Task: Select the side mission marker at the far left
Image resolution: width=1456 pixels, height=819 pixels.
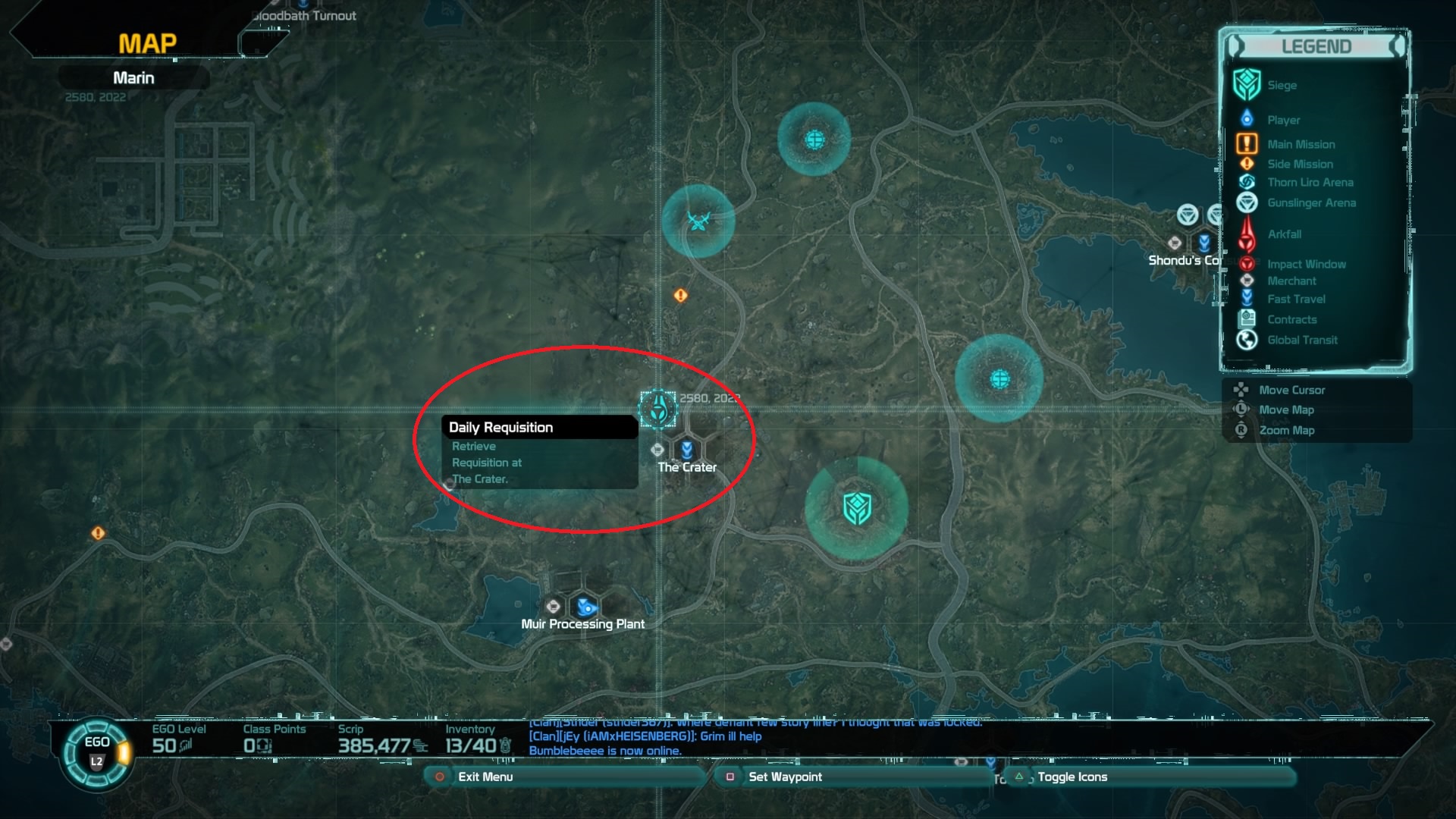Action: [98, 533]
